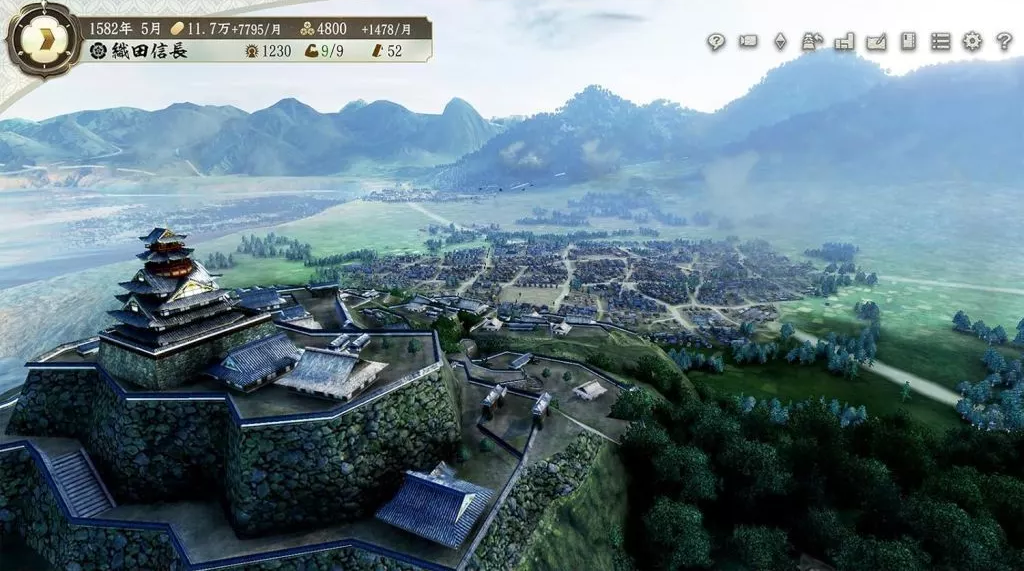Open the speech bubble advice icon
This screenshot has width=1024, height=571.
point(716,42)
